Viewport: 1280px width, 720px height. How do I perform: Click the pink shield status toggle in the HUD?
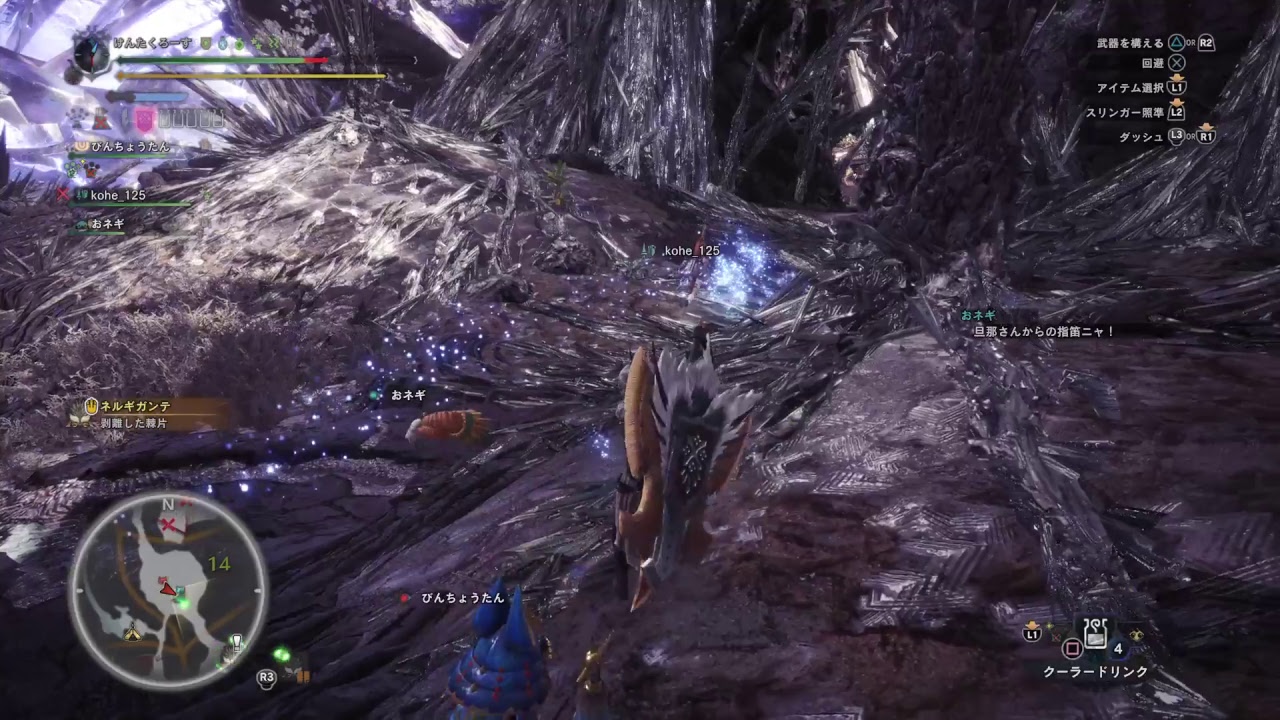[x=145, y=118]
